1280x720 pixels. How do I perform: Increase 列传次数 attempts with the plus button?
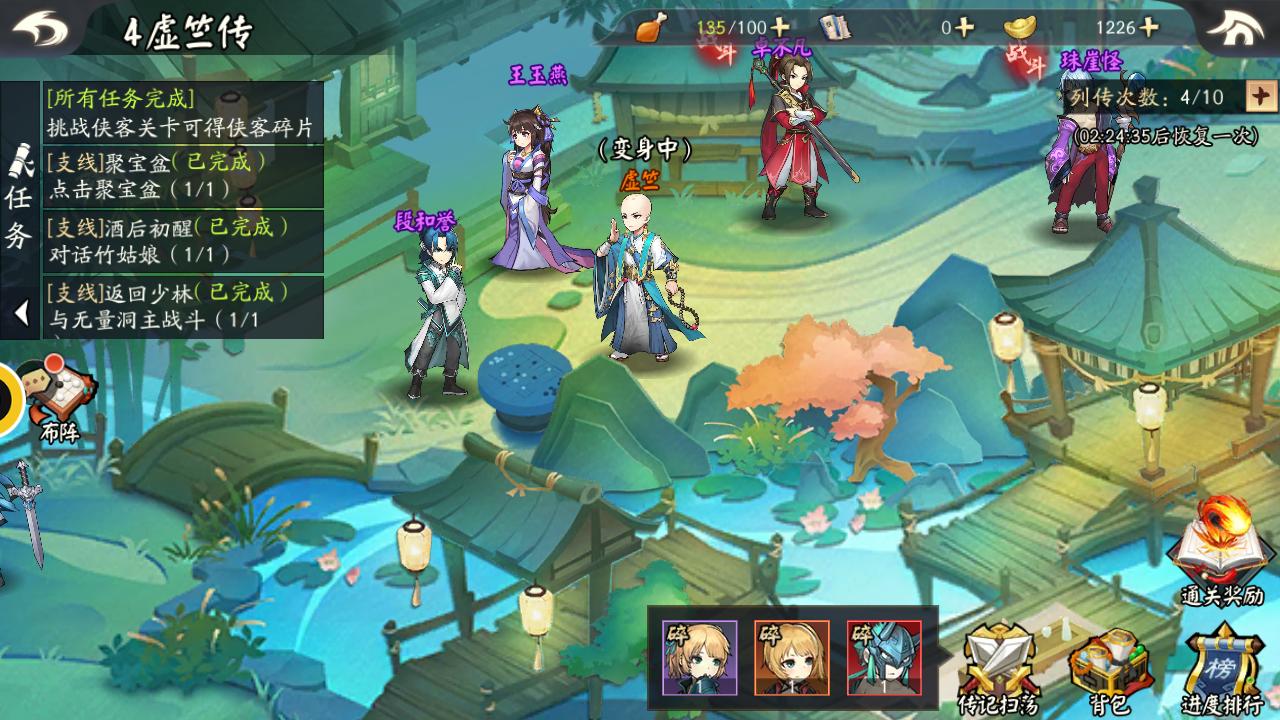pyautogui.click(x=1260, y=97)
